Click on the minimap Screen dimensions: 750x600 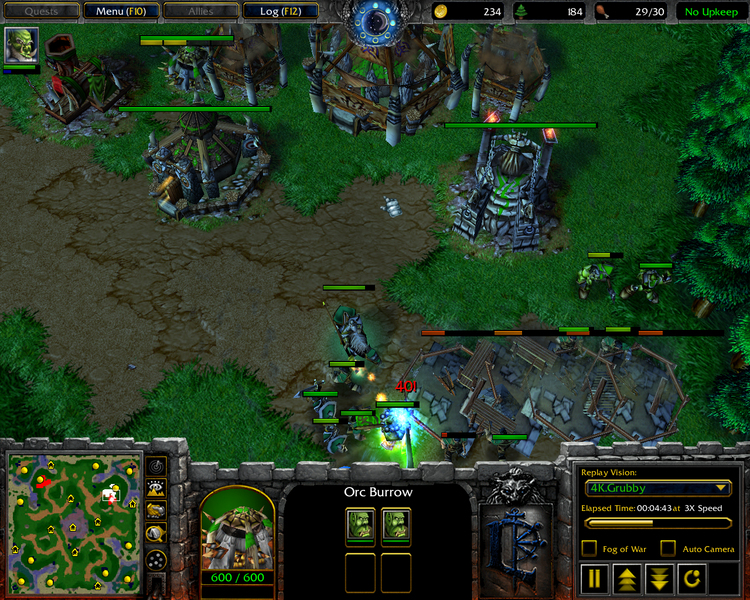[x=73, y=520]
